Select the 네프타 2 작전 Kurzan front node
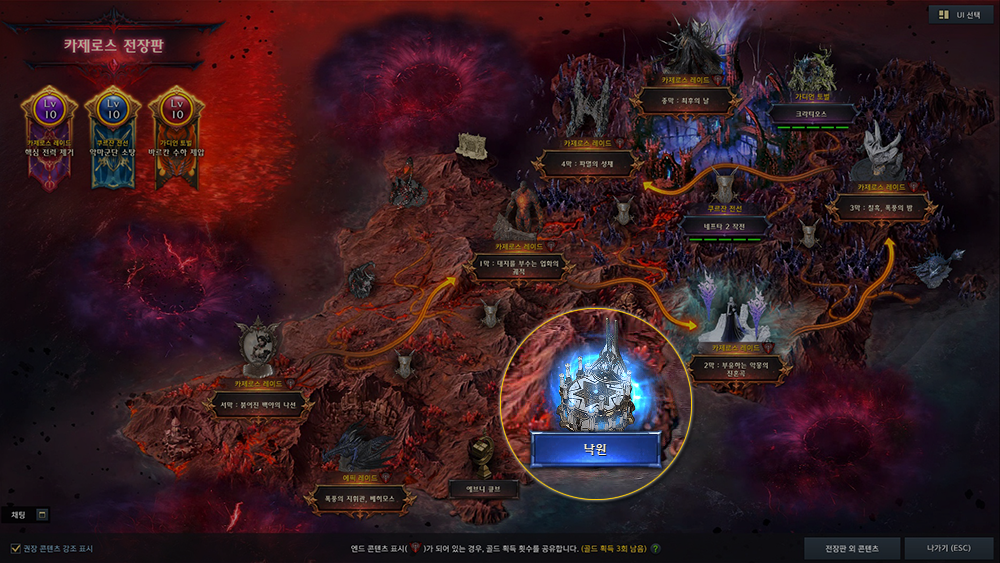 coord(725,227)
